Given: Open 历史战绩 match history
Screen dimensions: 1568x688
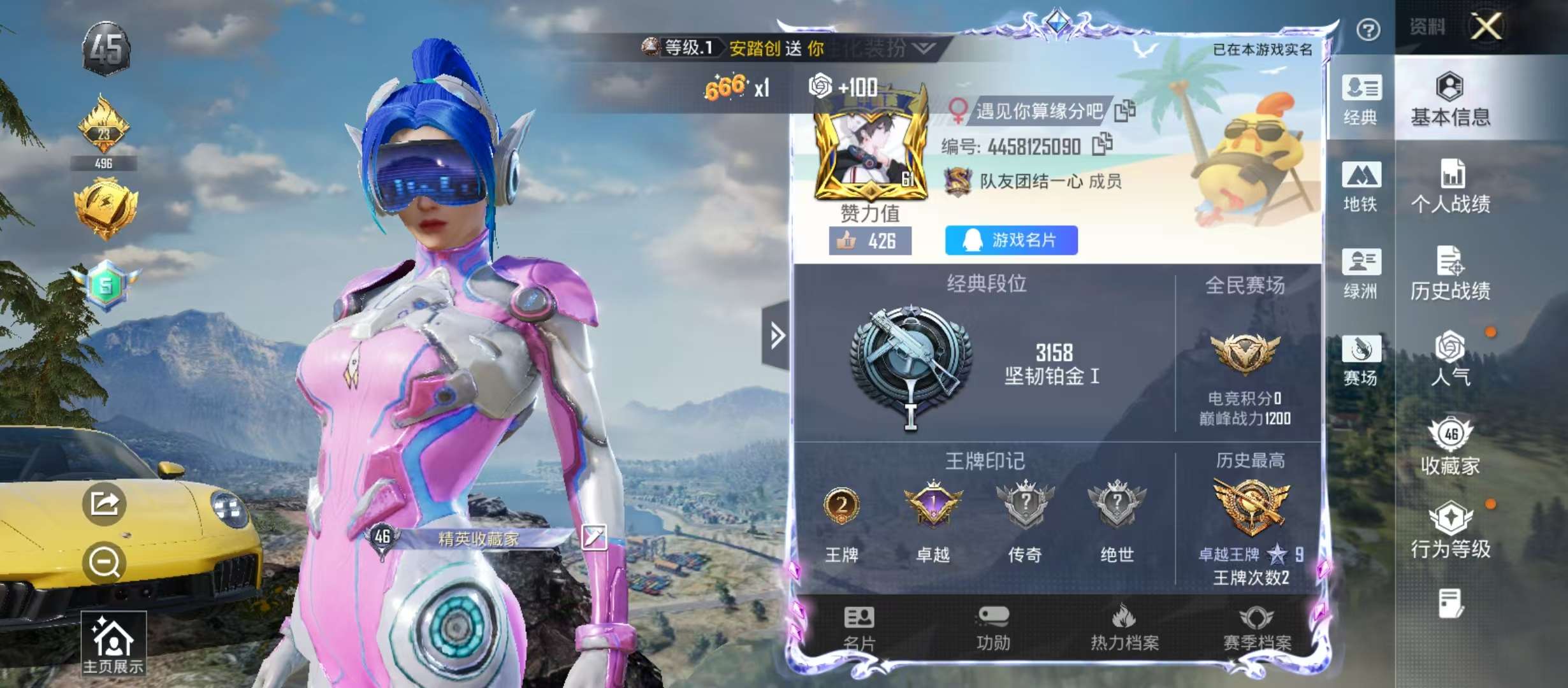Looking at the screenshot, I should (x=1450, y=273).
